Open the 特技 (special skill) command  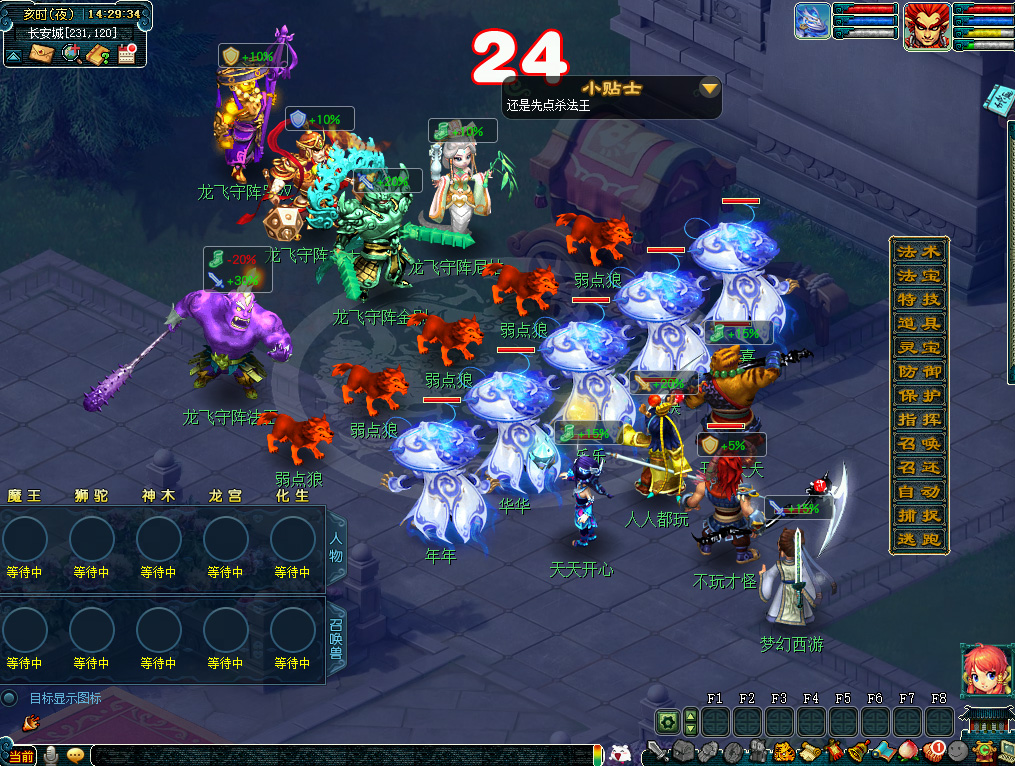pyautogui.click(x=918, y=299)
